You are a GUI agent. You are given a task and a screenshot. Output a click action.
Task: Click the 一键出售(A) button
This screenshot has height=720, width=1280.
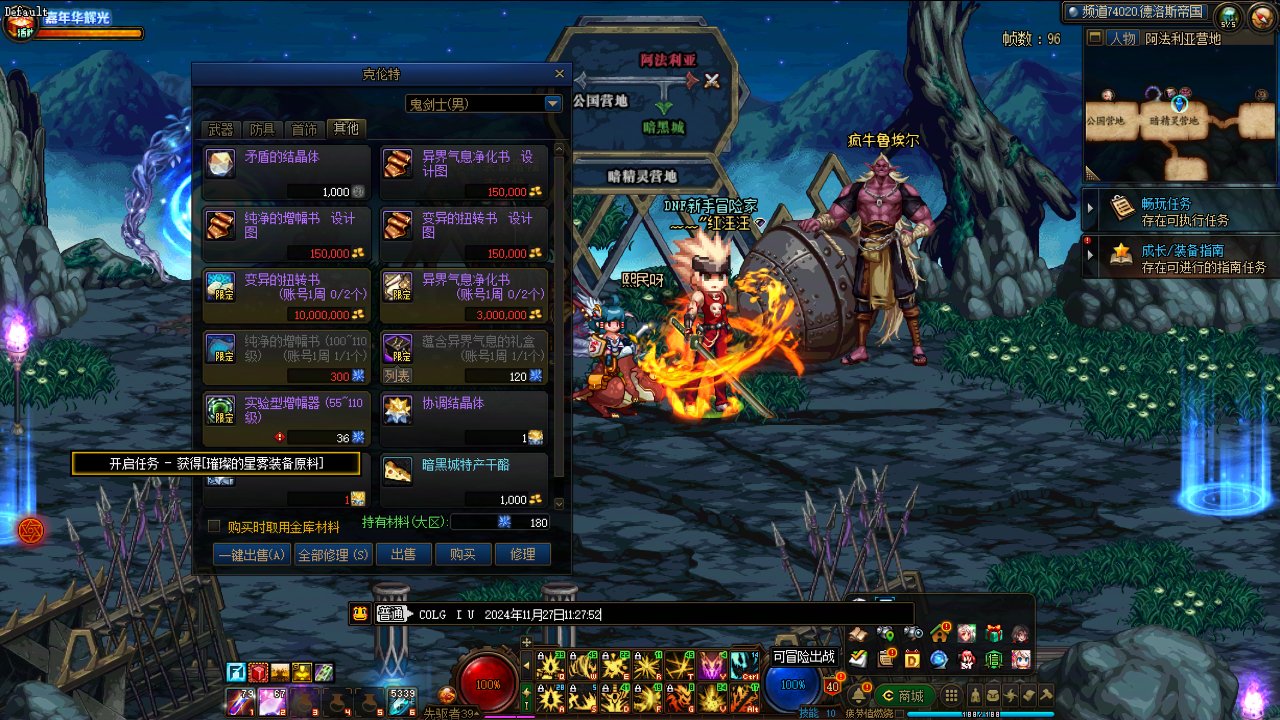251,555
